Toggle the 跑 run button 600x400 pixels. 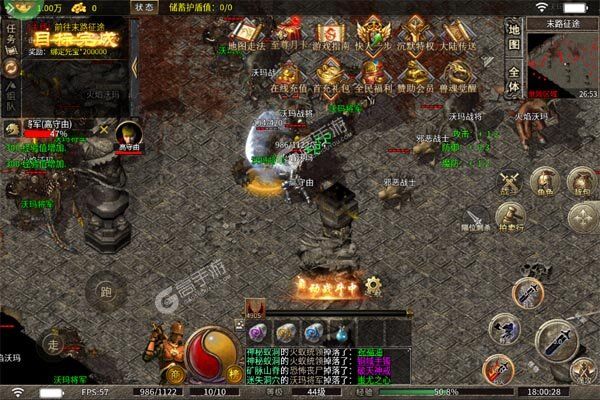pos(105,292)
